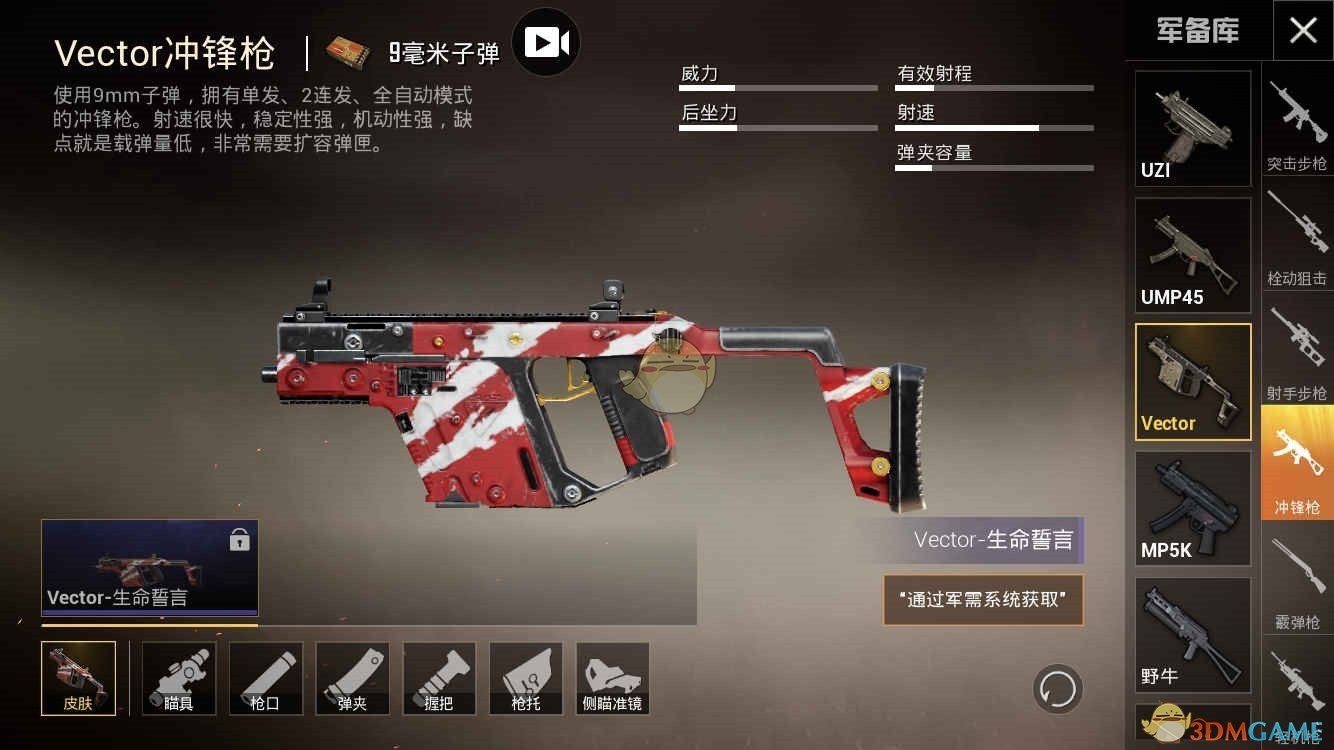Select the MP5K weapon
This screenshot has width=1334, height=750.
(1192, 508)
